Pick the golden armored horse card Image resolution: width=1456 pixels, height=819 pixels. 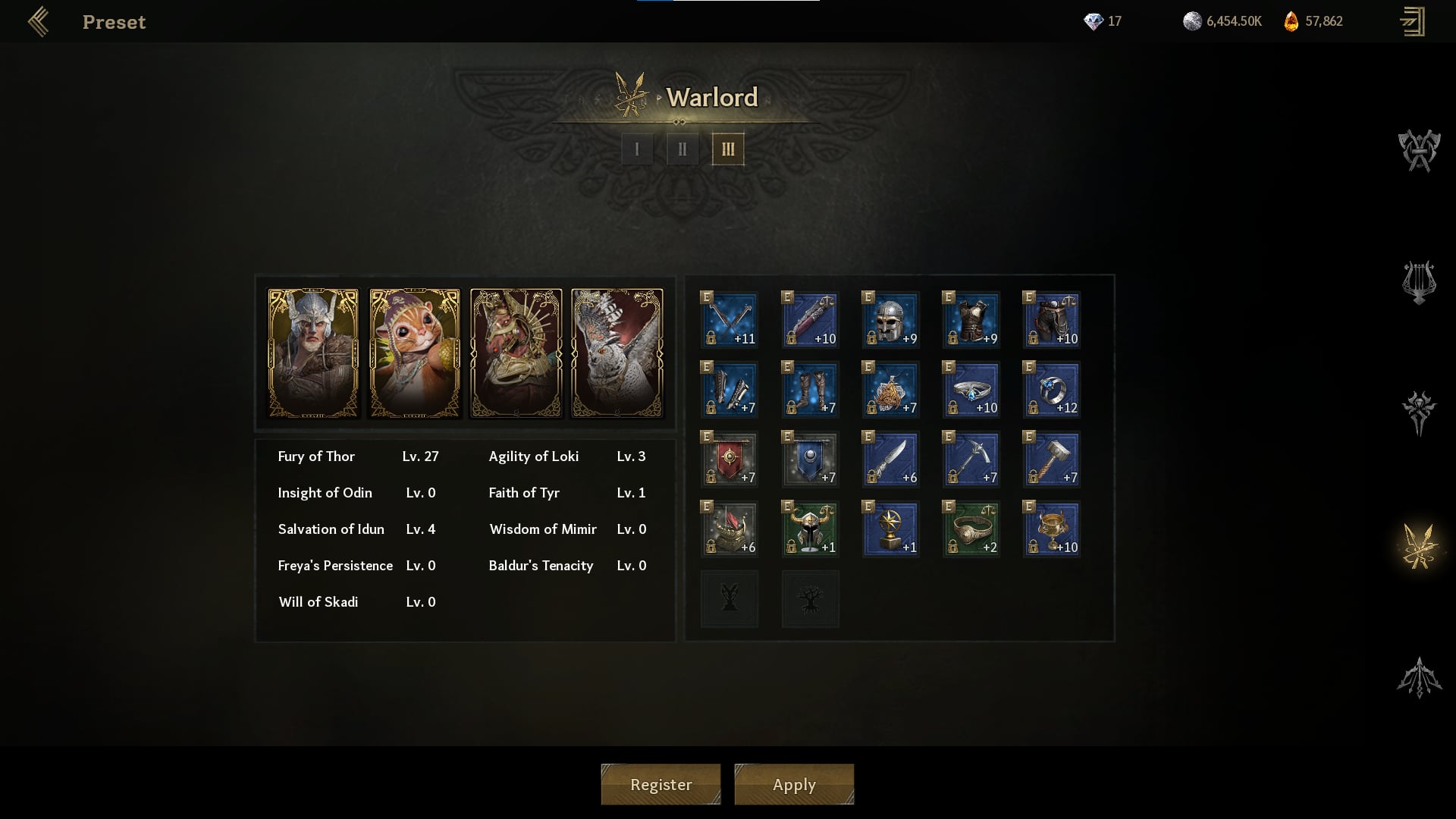[516, 353]
